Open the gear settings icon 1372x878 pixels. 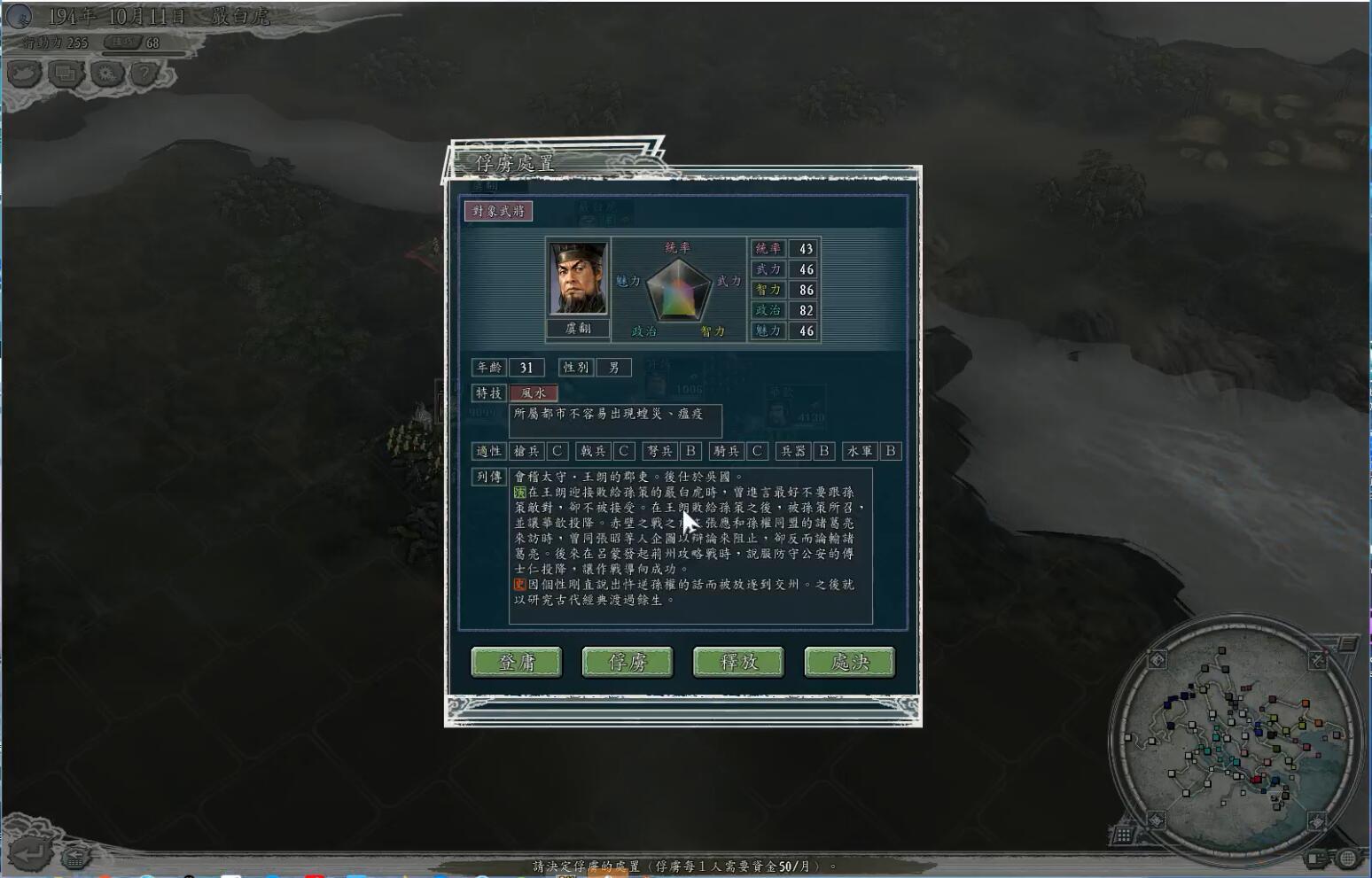point(106,74)
